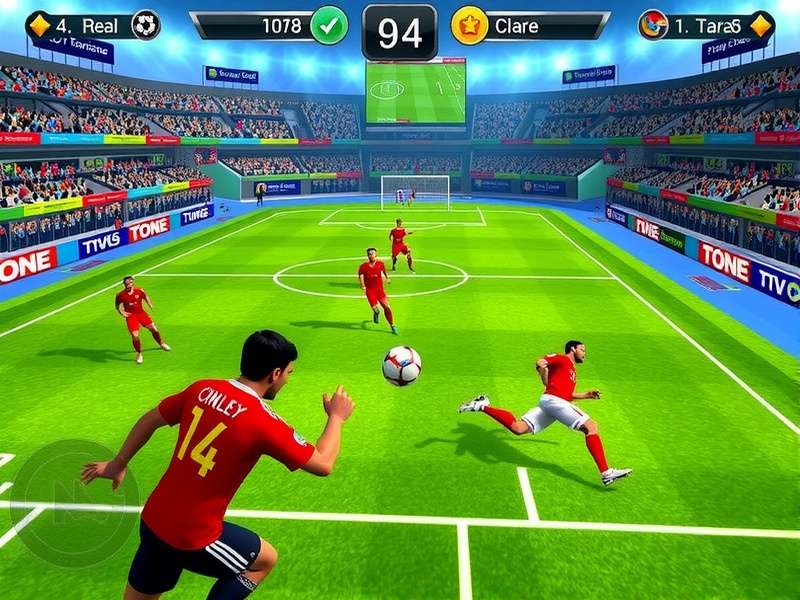Select the gold star badge beside Clare

click(x=469, y=25)
